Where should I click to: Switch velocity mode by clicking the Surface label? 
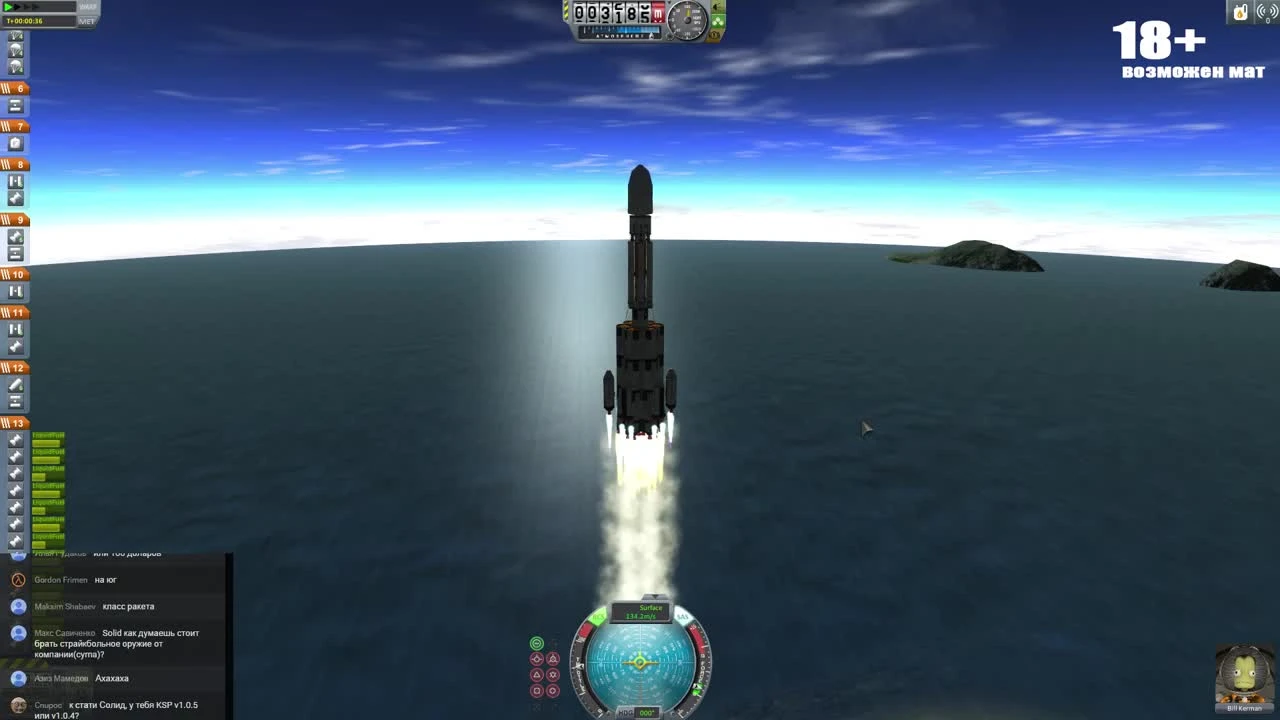[x=649, y=608]
